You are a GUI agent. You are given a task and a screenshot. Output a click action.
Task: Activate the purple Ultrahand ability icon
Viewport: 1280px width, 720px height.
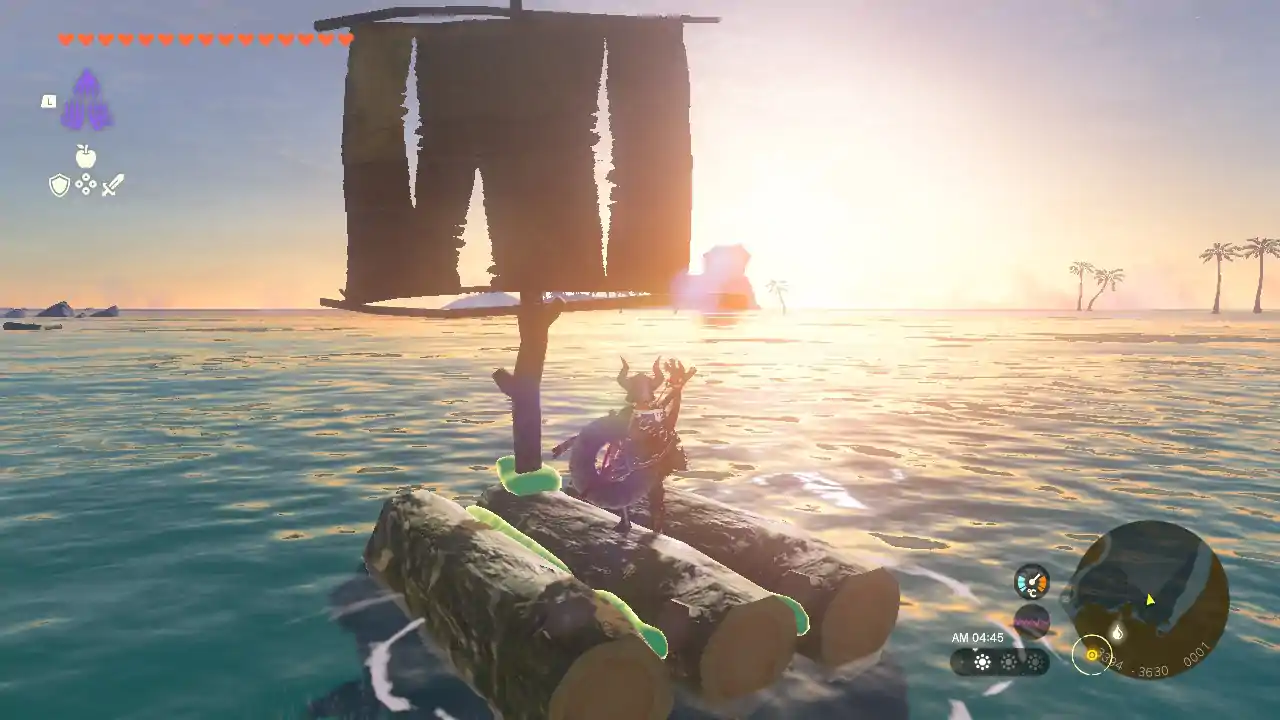pyautogui.click(x=86, y=101)
